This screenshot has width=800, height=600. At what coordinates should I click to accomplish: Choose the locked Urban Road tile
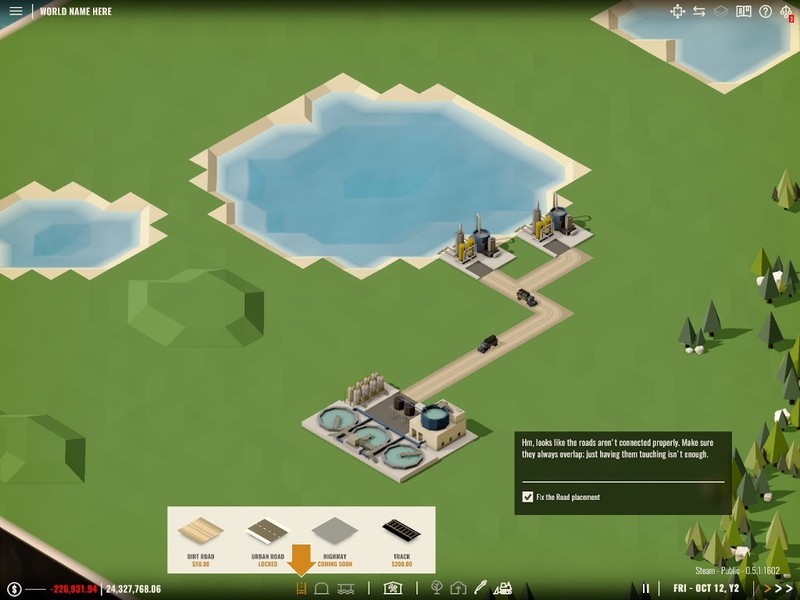(268, 539)
